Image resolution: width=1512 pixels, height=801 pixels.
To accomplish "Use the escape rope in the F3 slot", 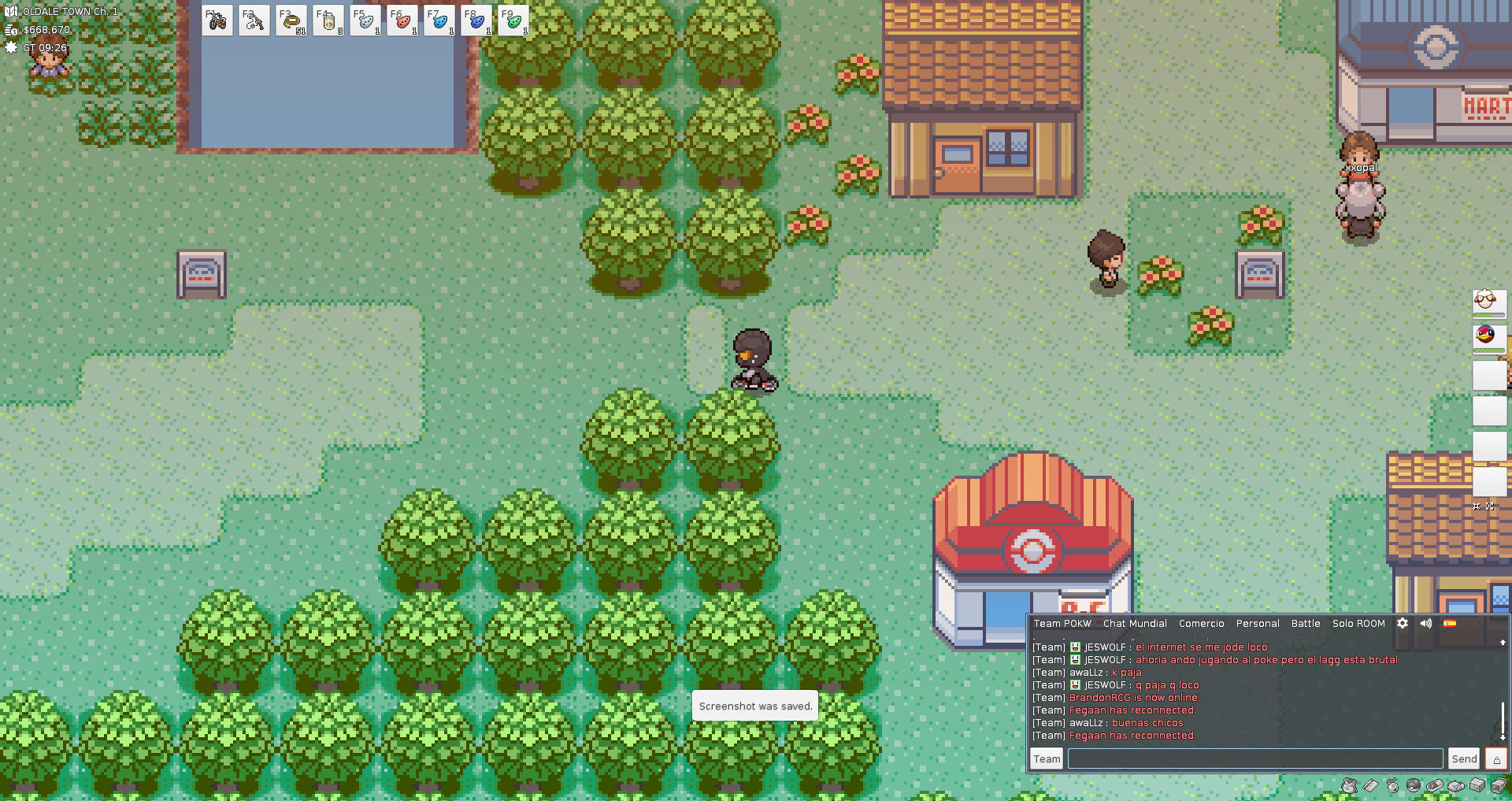I will (291, 21).
